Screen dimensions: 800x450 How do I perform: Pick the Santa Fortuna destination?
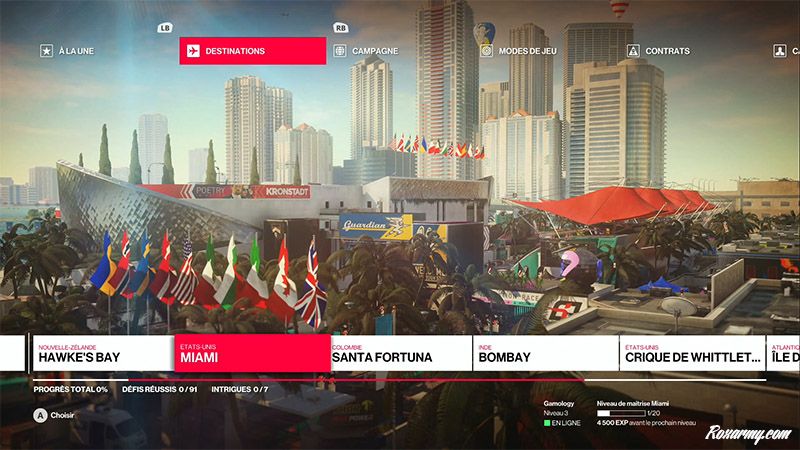[399, 353]
